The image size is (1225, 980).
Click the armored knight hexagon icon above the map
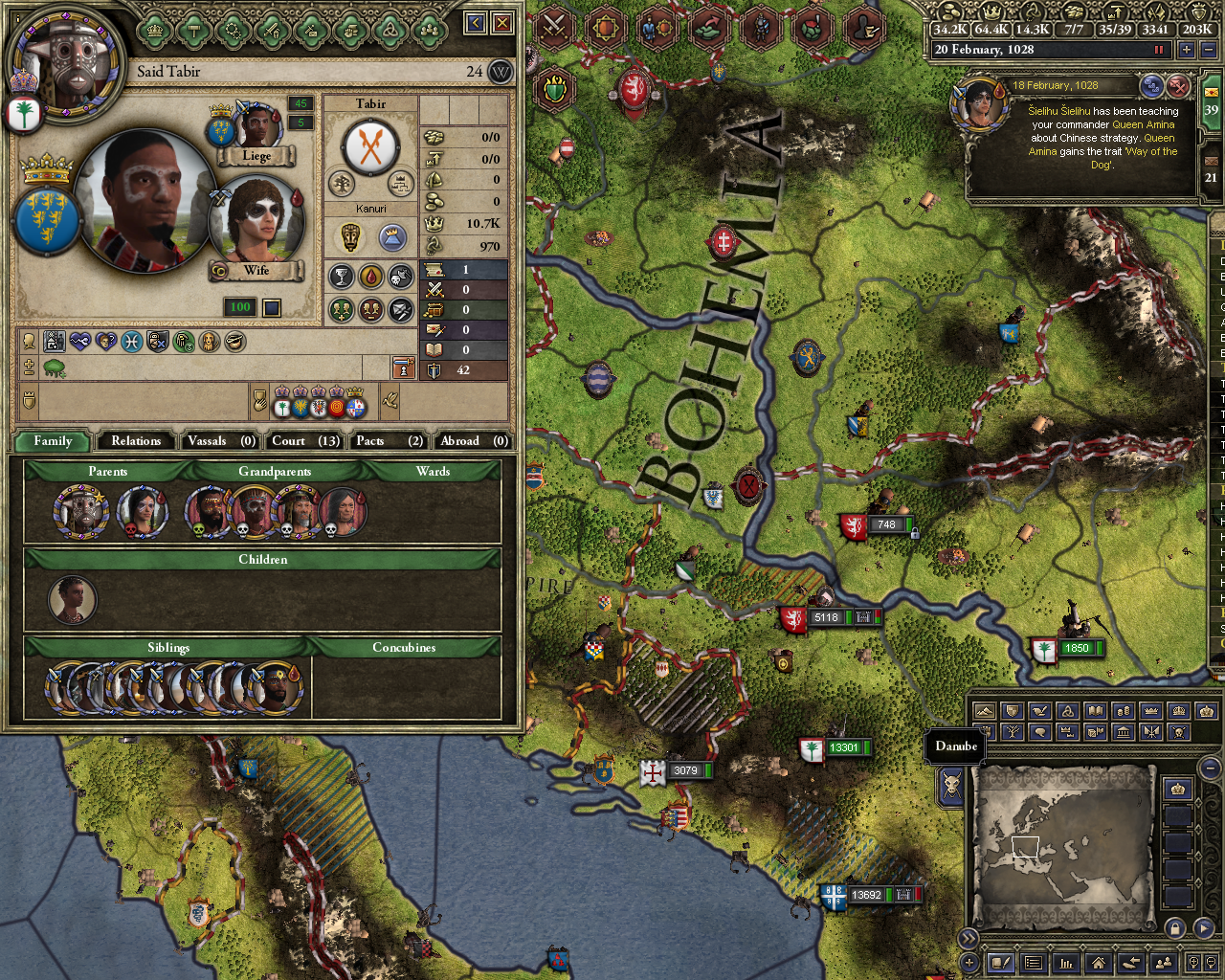759,28
